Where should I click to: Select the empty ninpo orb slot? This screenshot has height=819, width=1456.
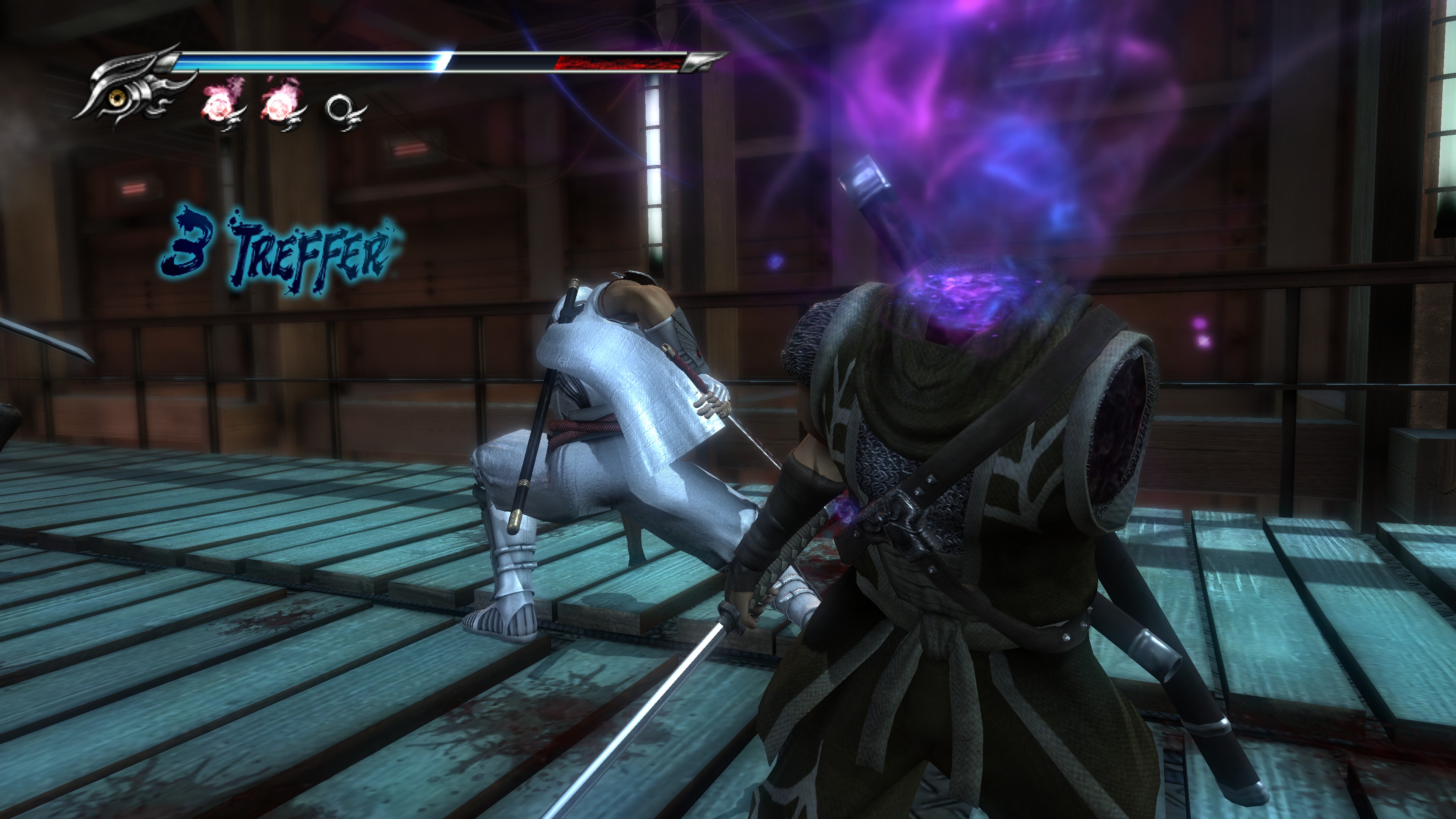click(341, 107)
